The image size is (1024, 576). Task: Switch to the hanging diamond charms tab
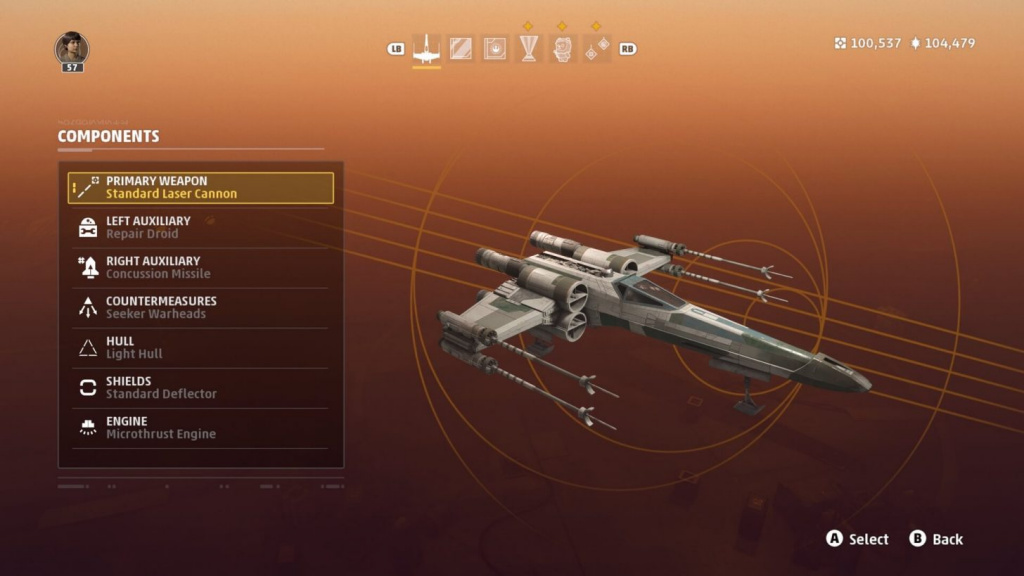597,48
